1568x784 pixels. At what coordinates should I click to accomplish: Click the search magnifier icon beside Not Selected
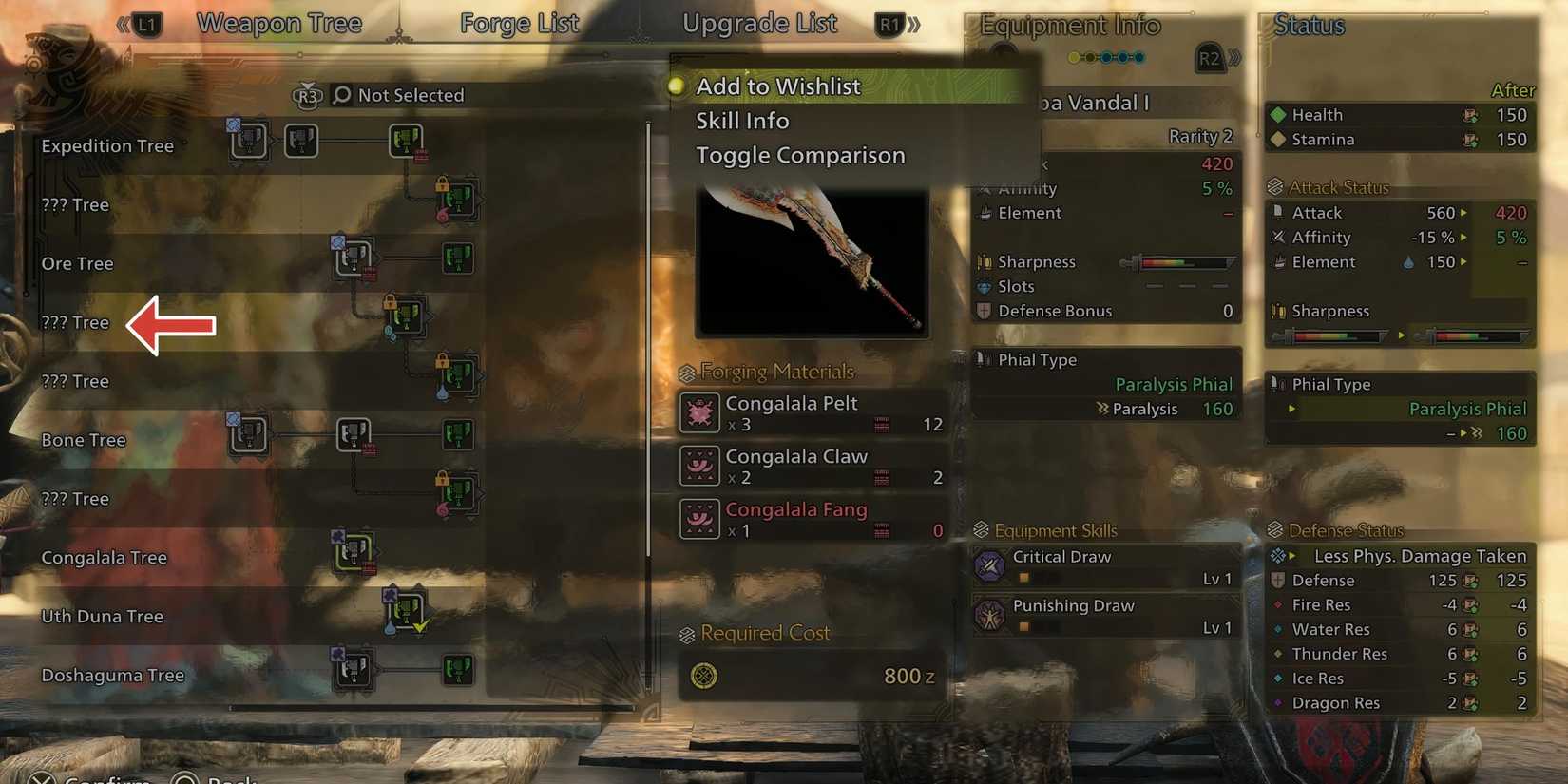(x=340, y=95)
